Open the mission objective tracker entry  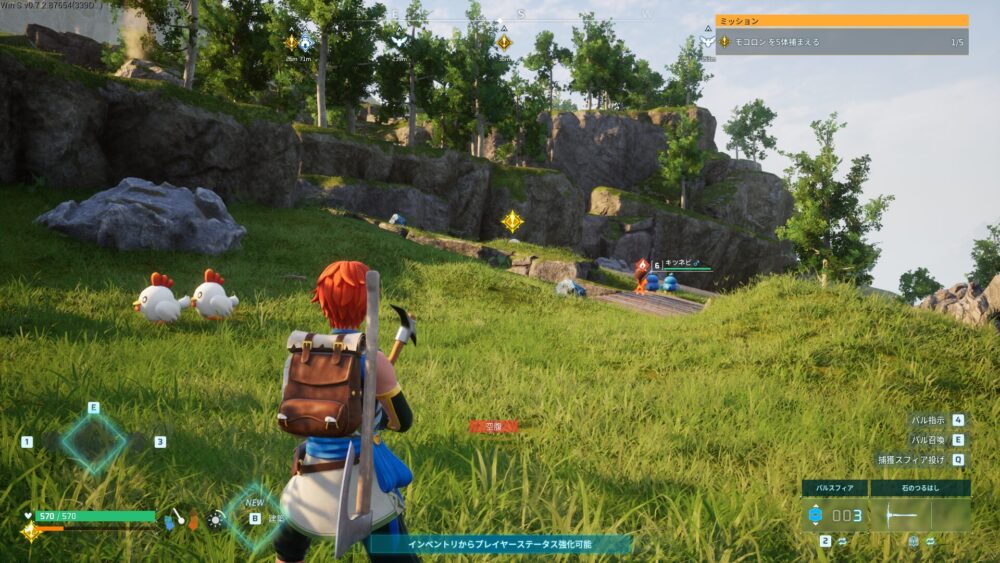pyautogui.click(x=842, y=42)
